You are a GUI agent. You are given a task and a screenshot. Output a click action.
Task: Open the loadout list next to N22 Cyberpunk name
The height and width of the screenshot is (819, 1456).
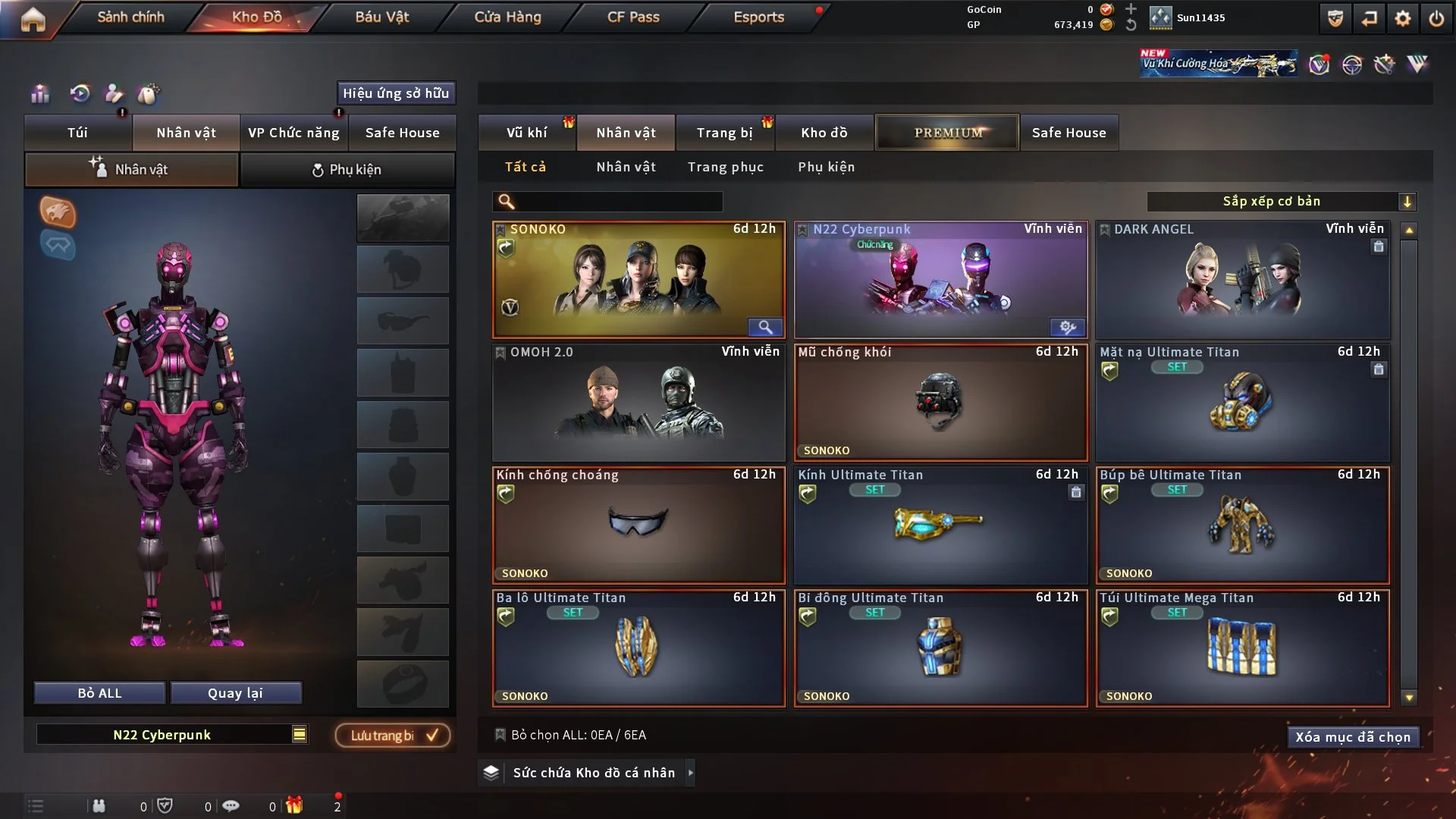[x=300, y=734]
